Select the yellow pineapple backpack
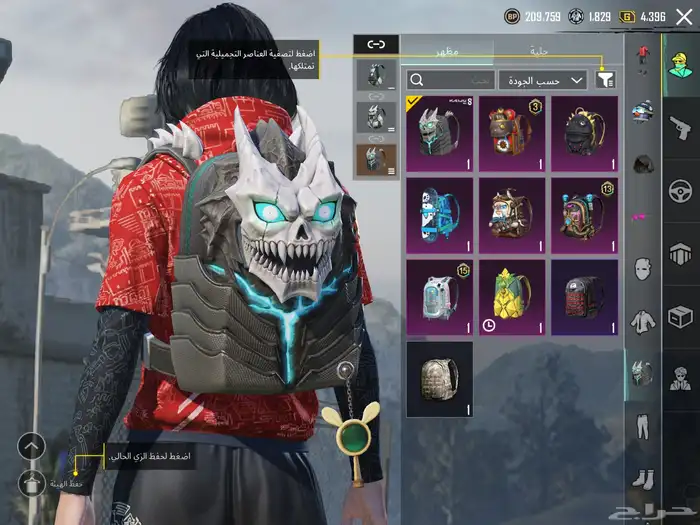 pos(512,296)
